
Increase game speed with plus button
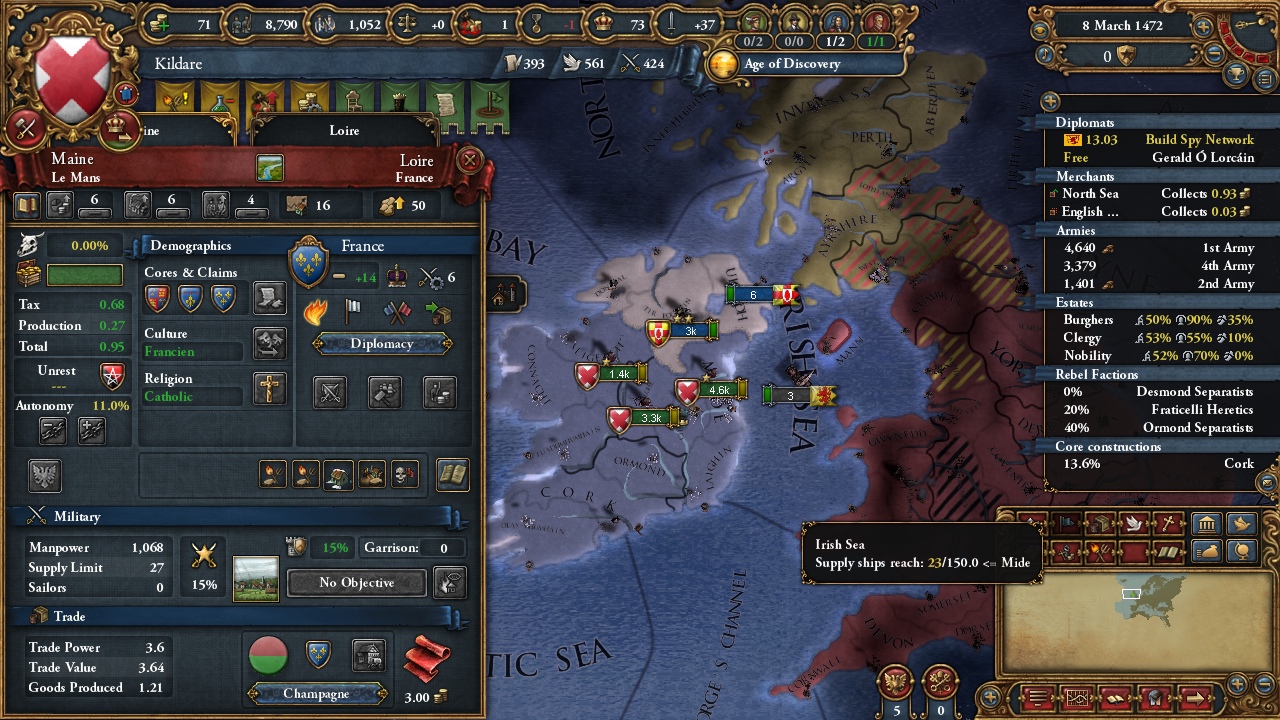(1203, 27)
